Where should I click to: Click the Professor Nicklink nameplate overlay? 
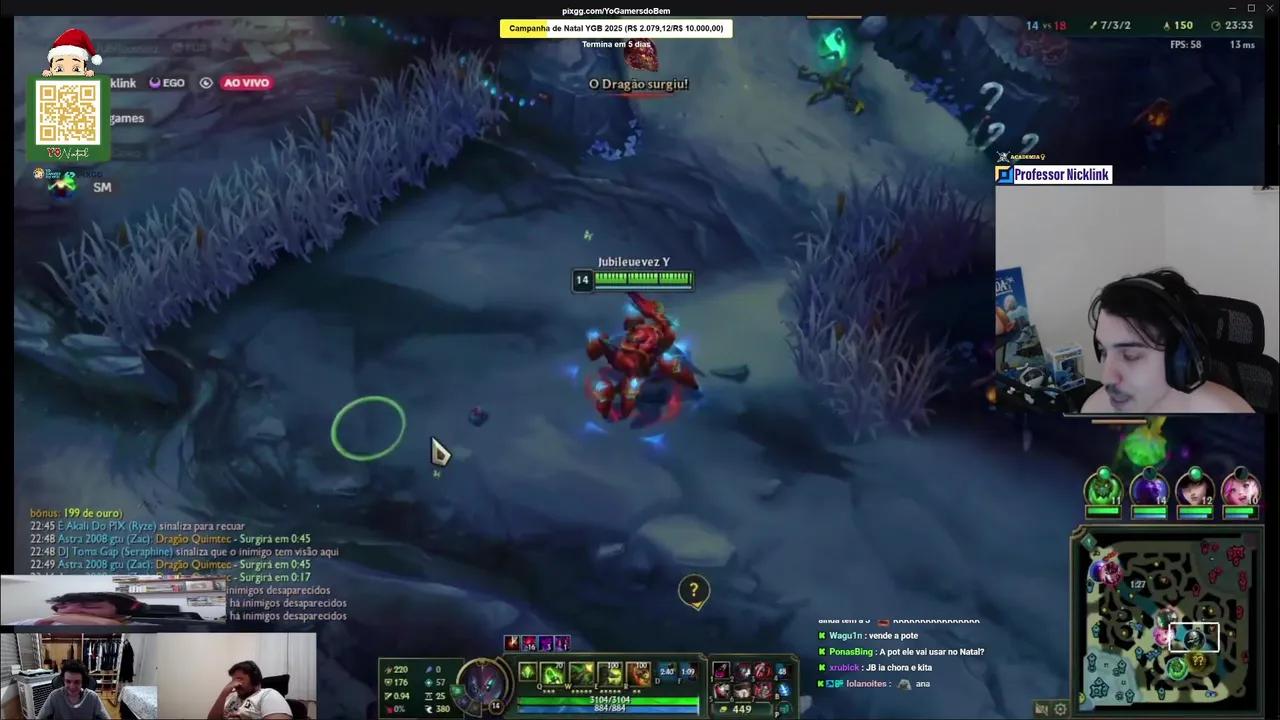pos(1060,174)
